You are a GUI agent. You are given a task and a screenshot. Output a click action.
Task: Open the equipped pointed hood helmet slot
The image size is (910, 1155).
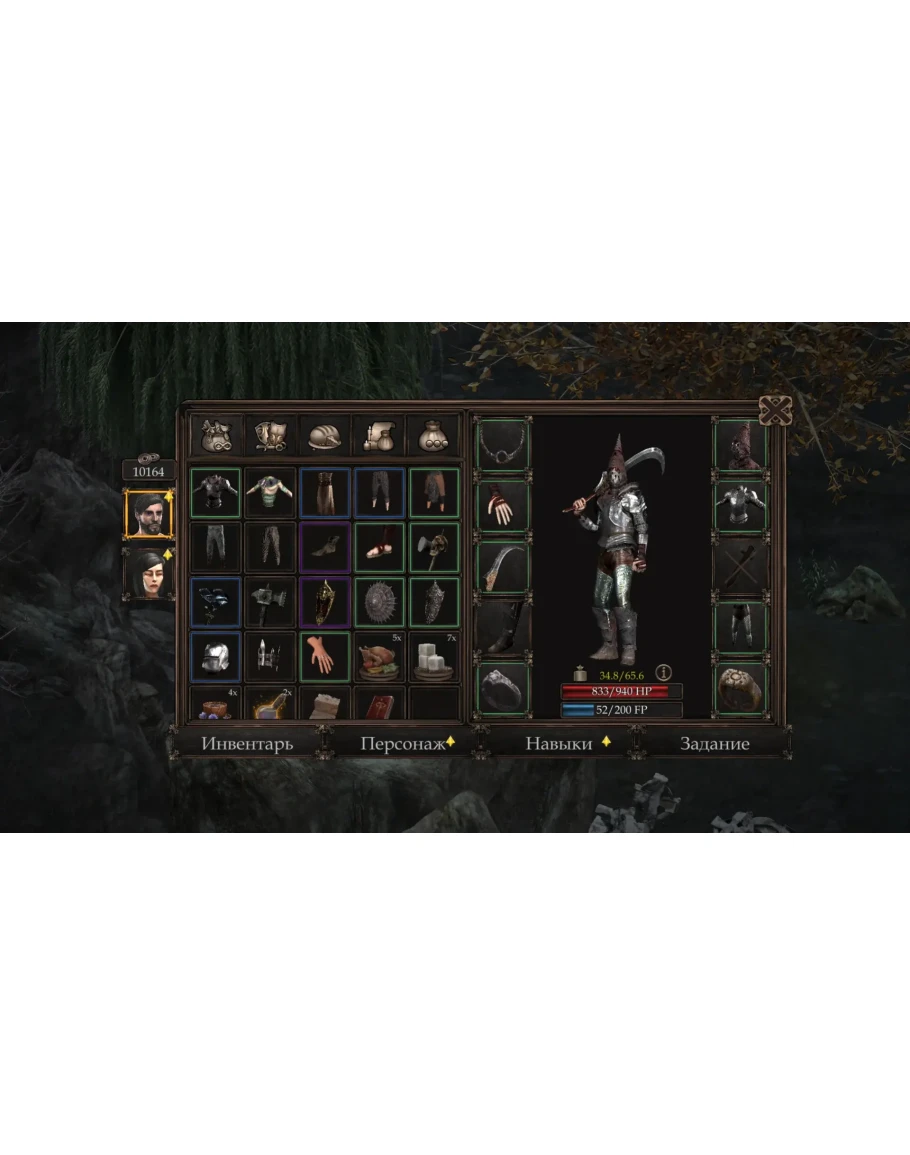point(740,445)
